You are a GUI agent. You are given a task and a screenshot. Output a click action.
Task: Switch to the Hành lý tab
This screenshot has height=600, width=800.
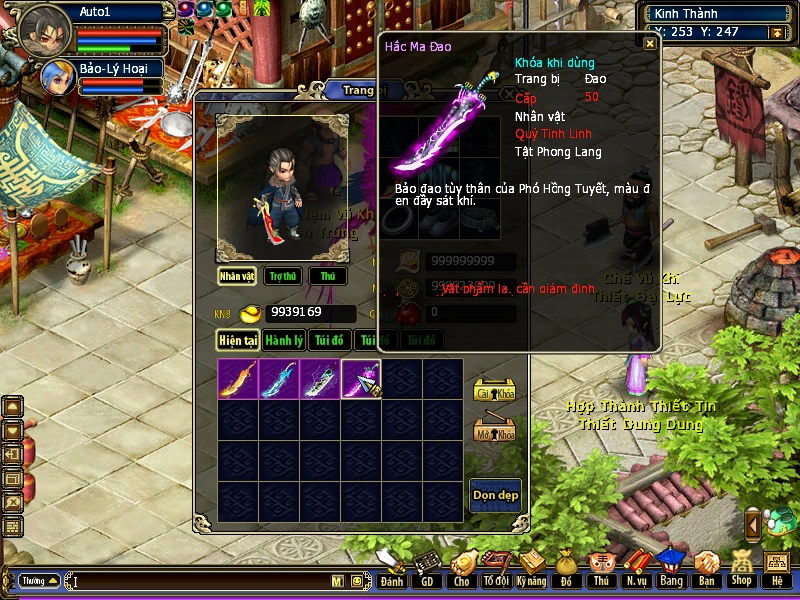click(x=284, y=340)
